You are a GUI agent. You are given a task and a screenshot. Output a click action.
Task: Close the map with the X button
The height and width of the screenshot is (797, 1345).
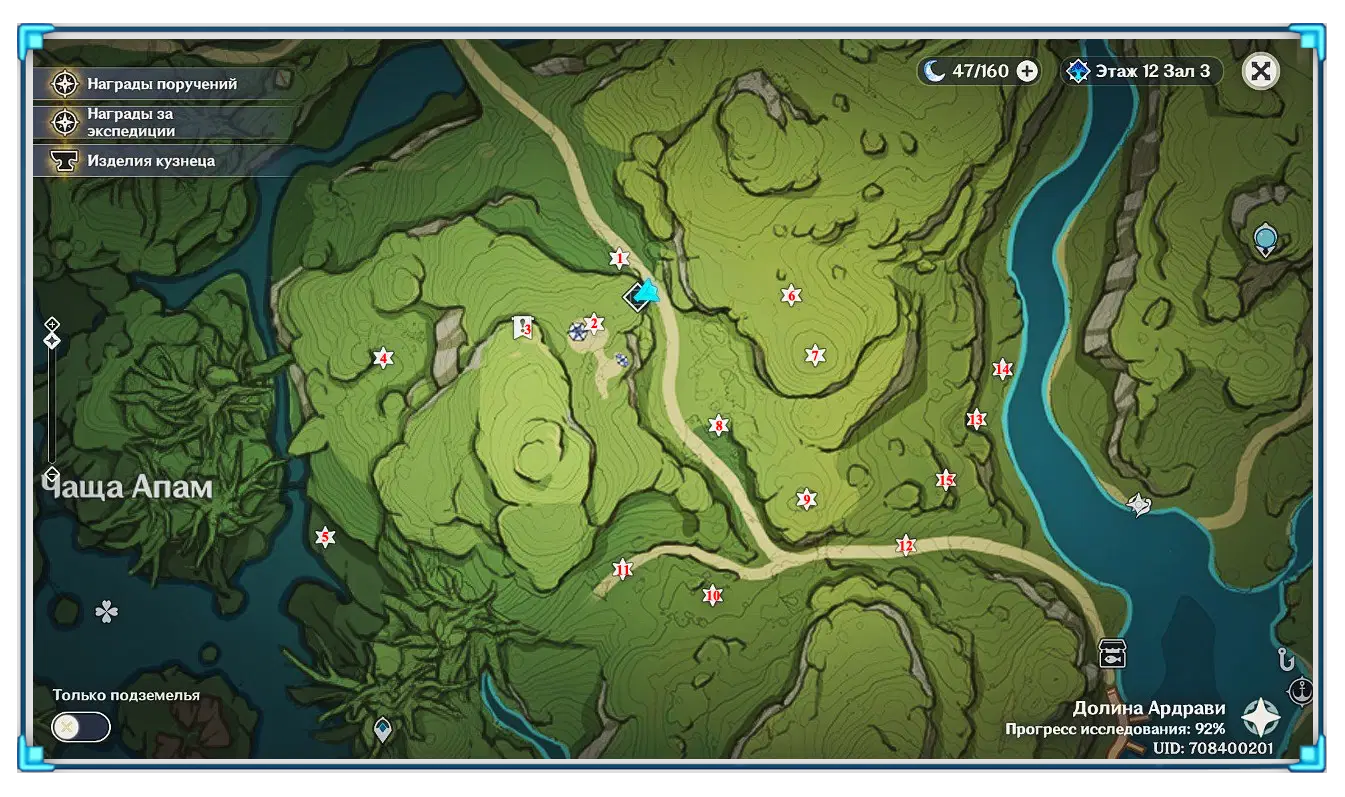click(x=1261, y=71)
